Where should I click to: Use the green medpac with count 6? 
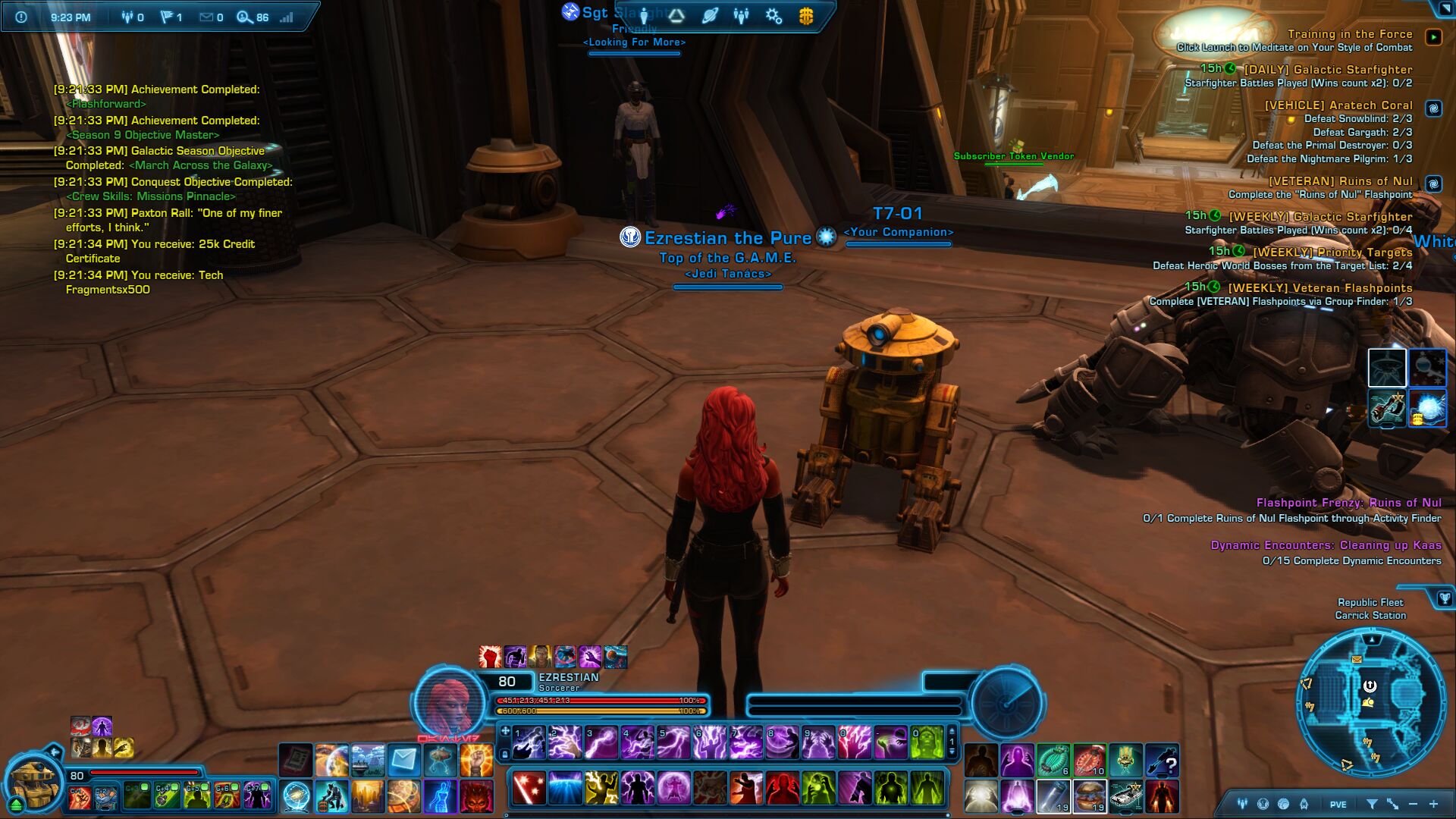(x=1053, y=759)
